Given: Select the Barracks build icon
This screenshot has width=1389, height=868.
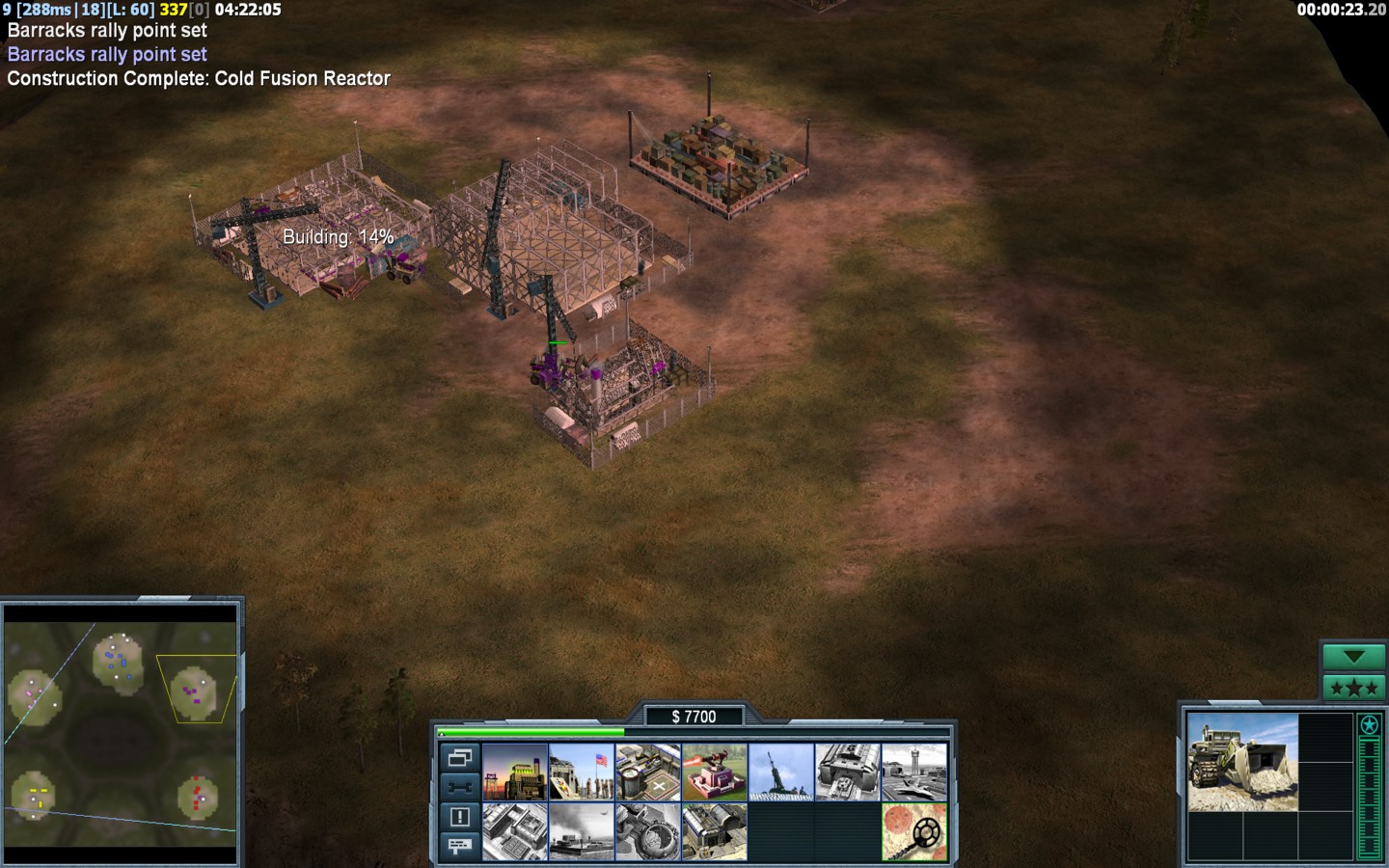Looking at the screenshot, I should pos(582,772).
